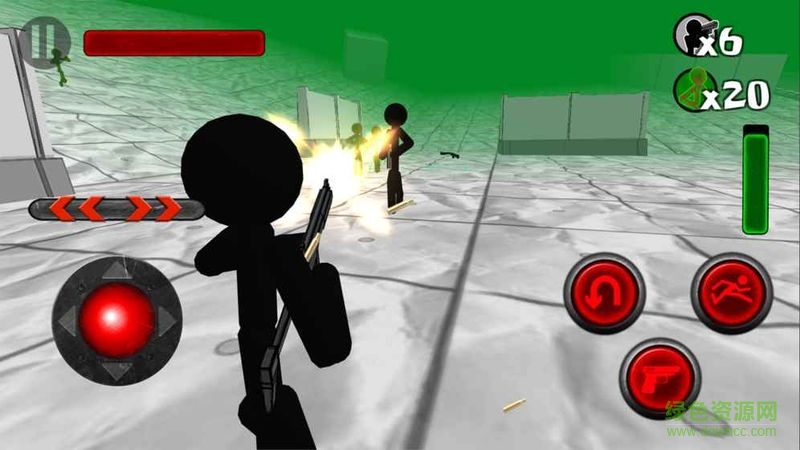800x450 pixels.
Task: Tap the red pistol fire button
Action: [x=660, y=378]
